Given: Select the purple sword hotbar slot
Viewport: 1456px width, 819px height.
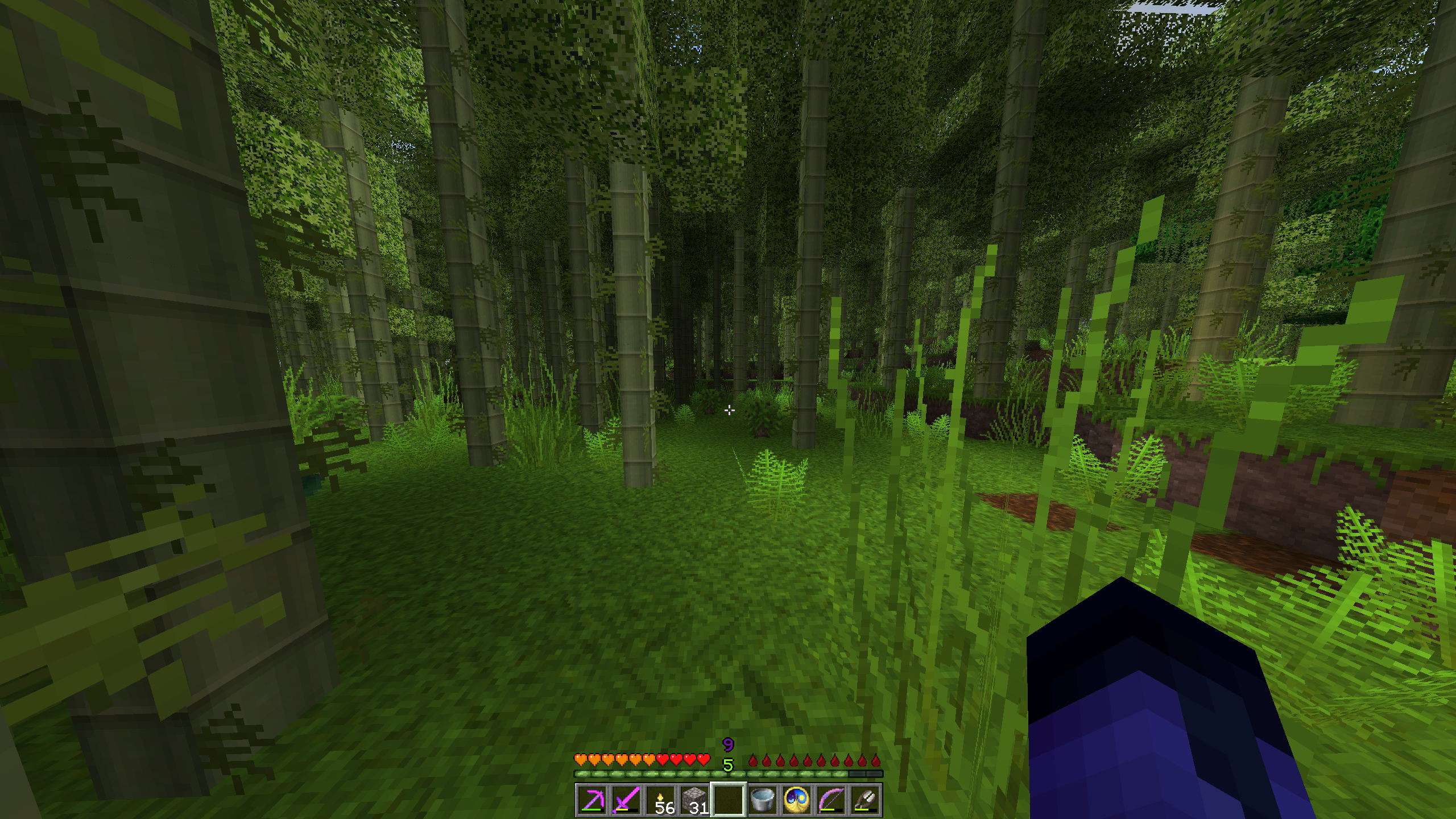Looking at the screenshot, I should tap(626, 800).
